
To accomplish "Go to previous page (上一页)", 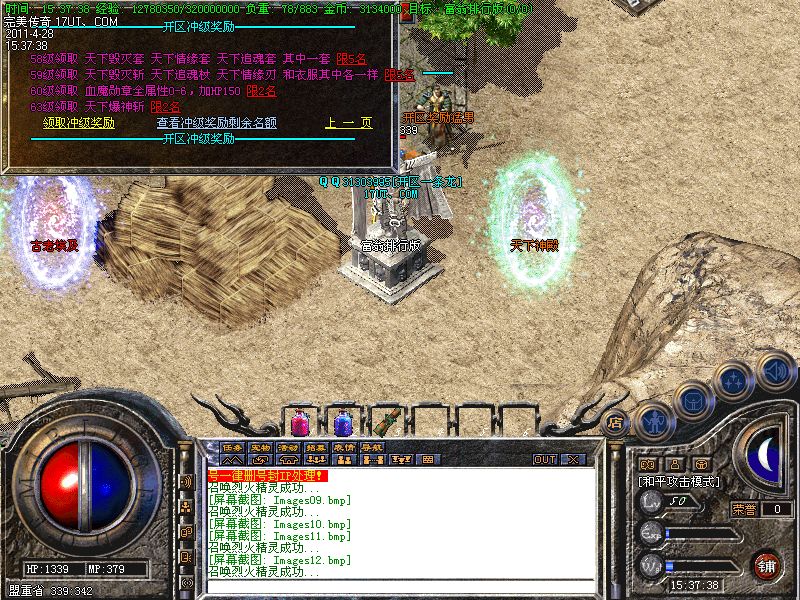I will tap(348, 123).
